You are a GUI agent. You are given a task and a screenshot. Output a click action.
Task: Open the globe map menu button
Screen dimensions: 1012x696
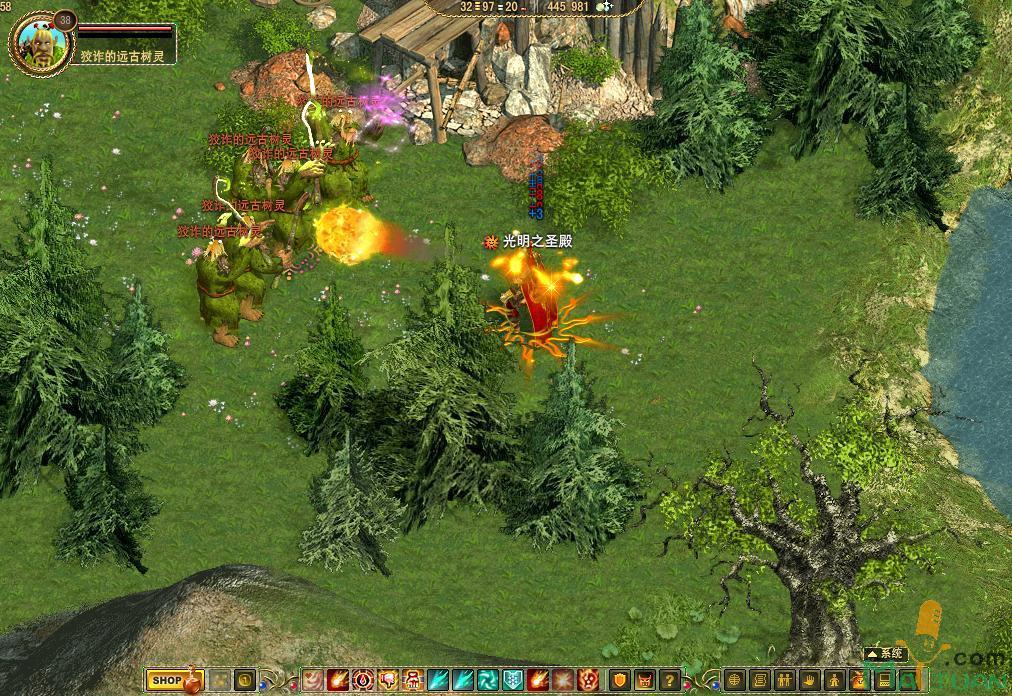(733, 680)
